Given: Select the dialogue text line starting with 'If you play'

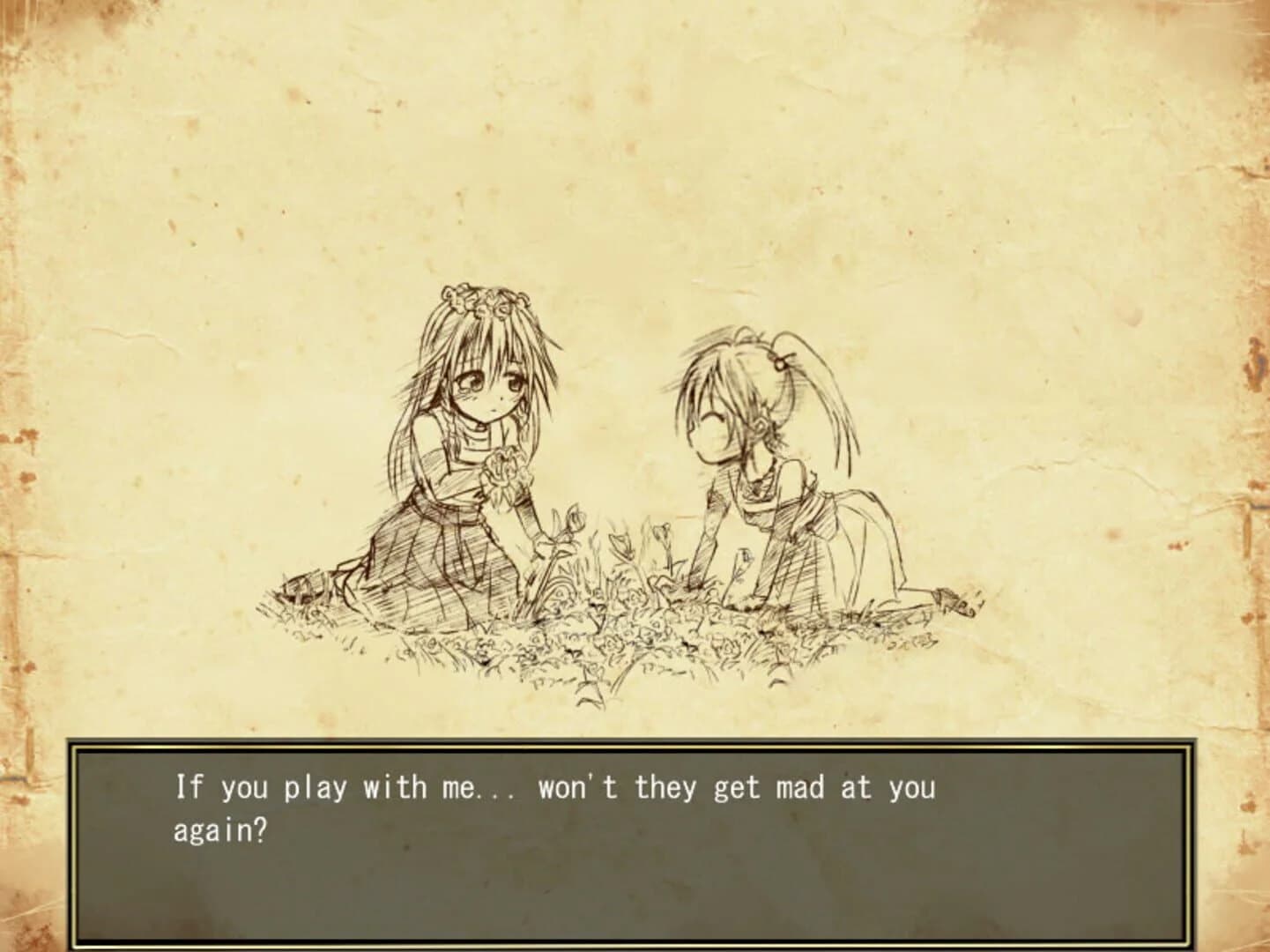Looking at the screenshot, I should [555, 787].
